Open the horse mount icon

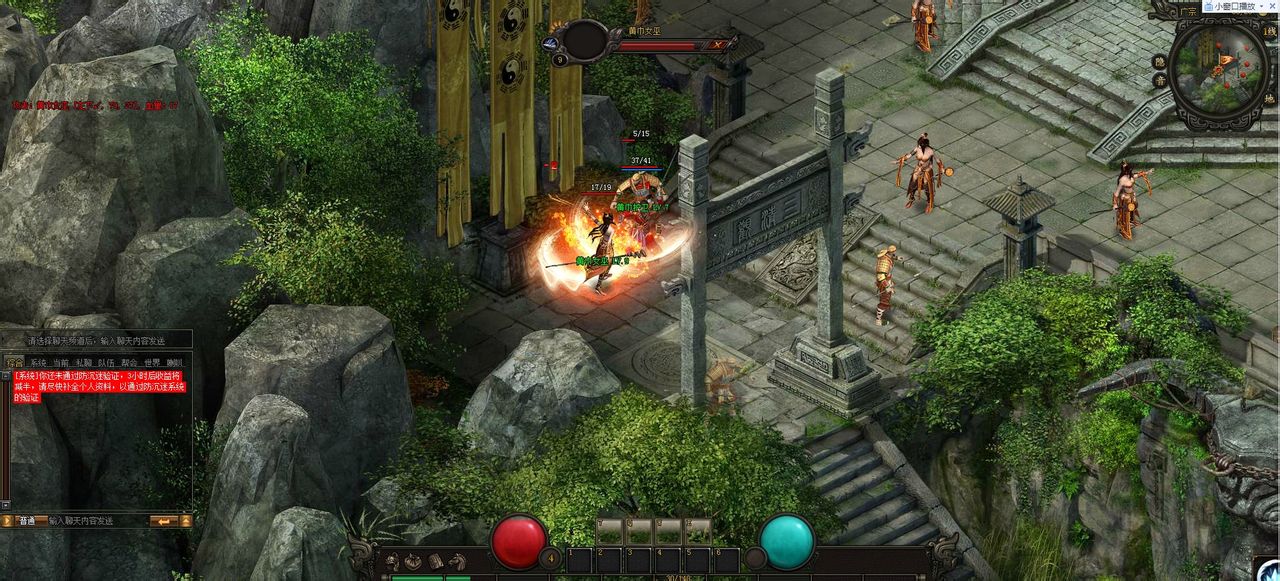point(456,561)
